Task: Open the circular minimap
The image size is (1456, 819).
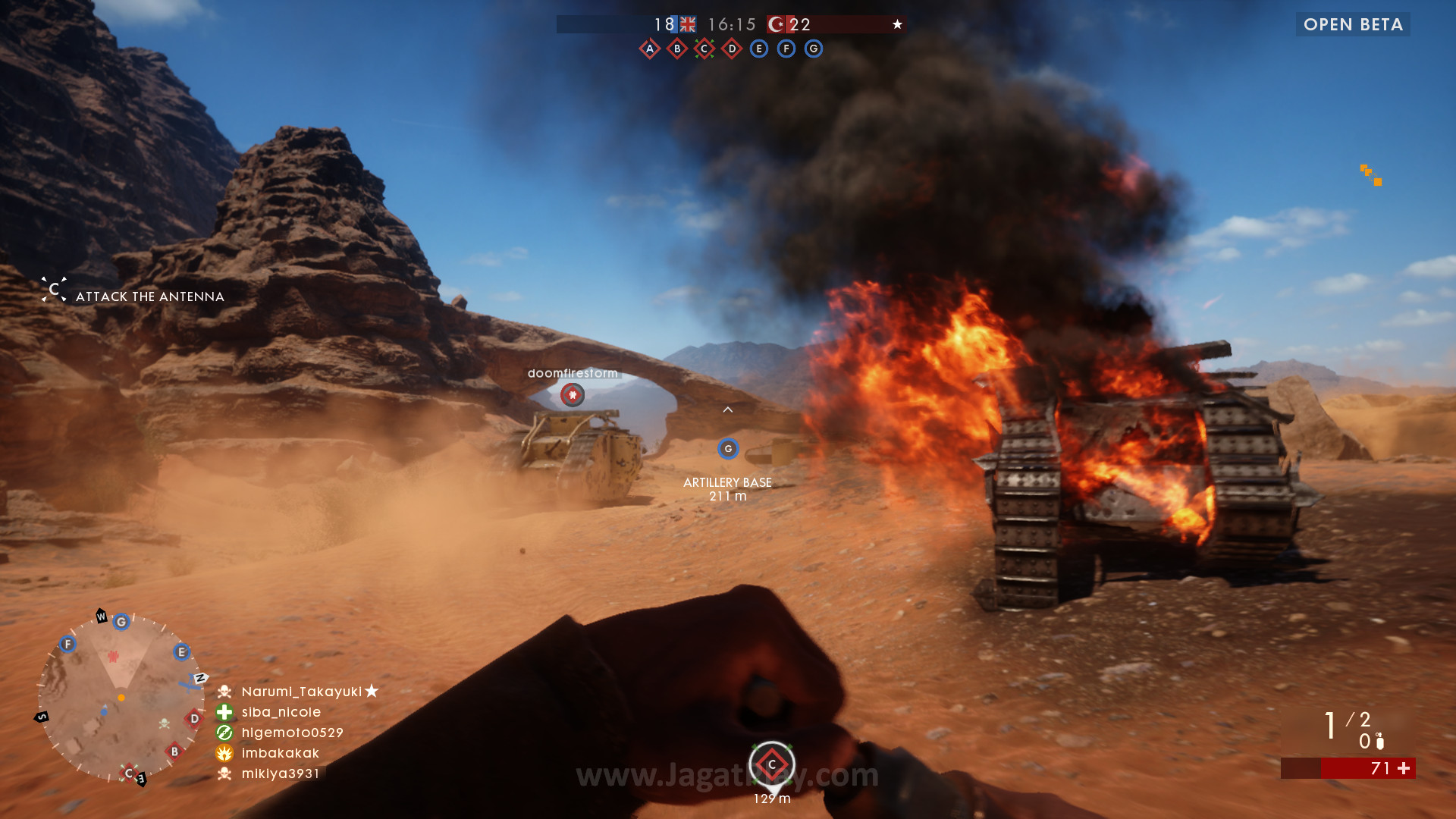Action: [x=121, y=697]
